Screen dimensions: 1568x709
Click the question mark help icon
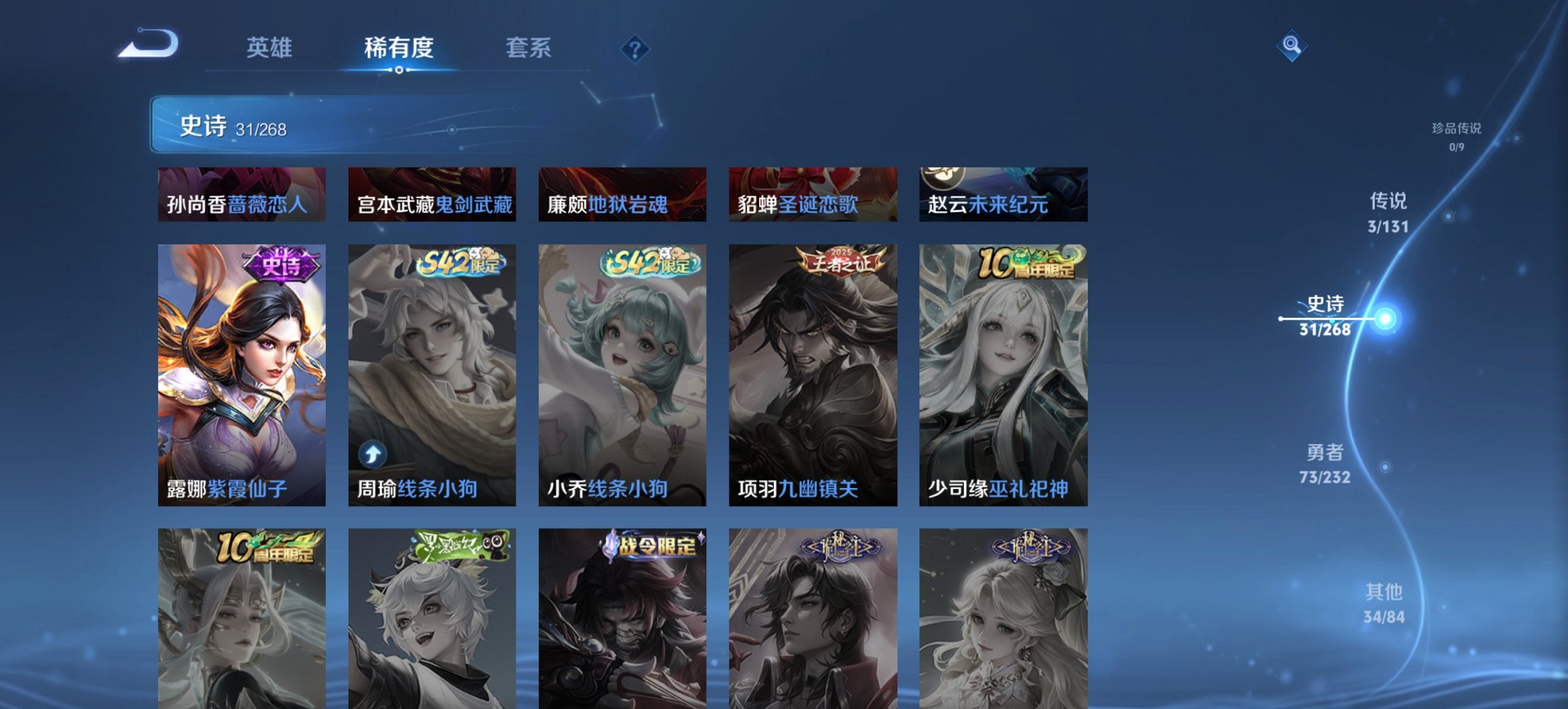tap(634, 49)
